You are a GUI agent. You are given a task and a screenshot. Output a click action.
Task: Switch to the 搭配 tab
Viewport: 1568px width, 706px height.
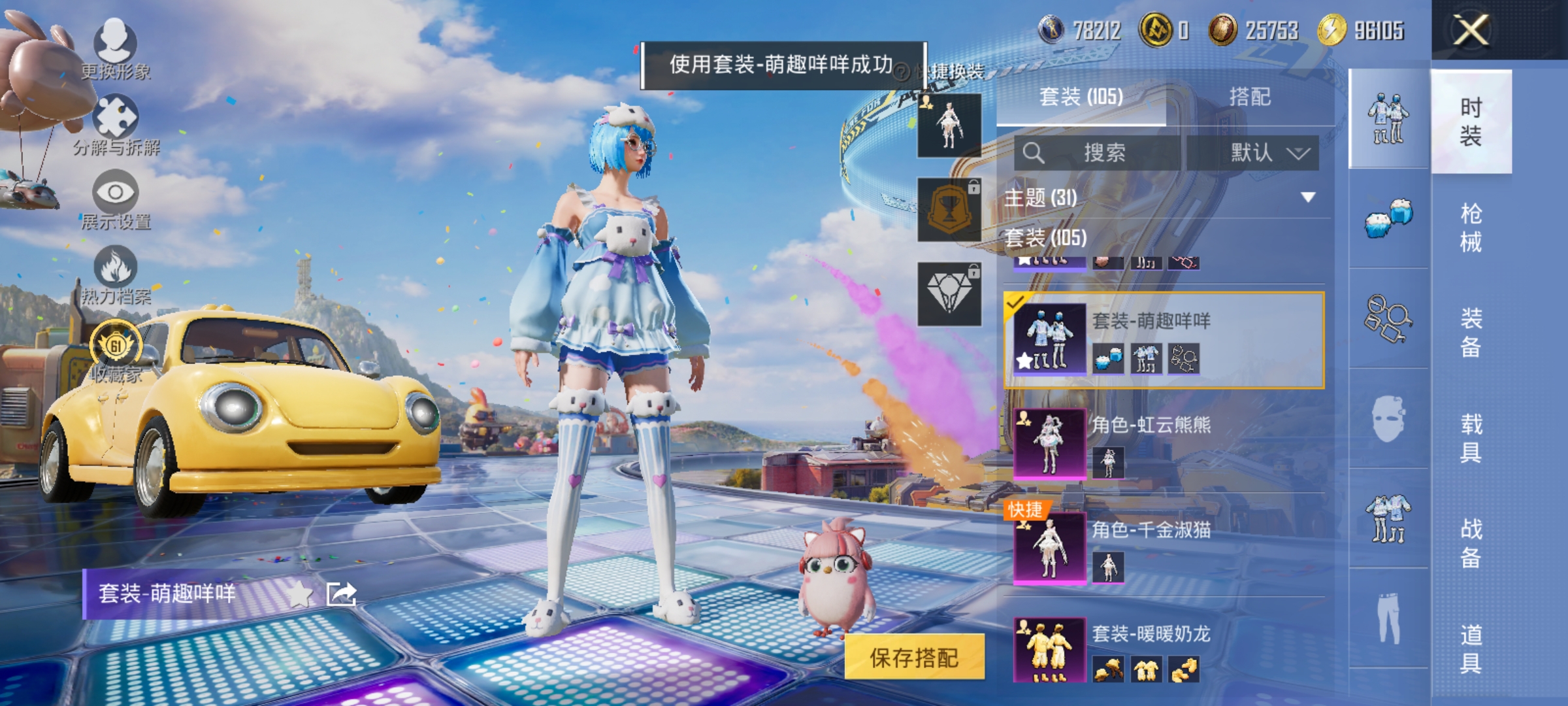(x=1248, y=97)
